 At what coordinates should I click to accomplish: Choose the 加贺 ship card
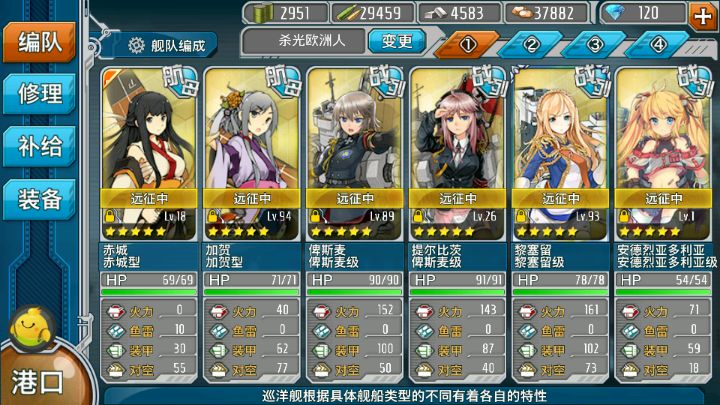click(253, 150)
